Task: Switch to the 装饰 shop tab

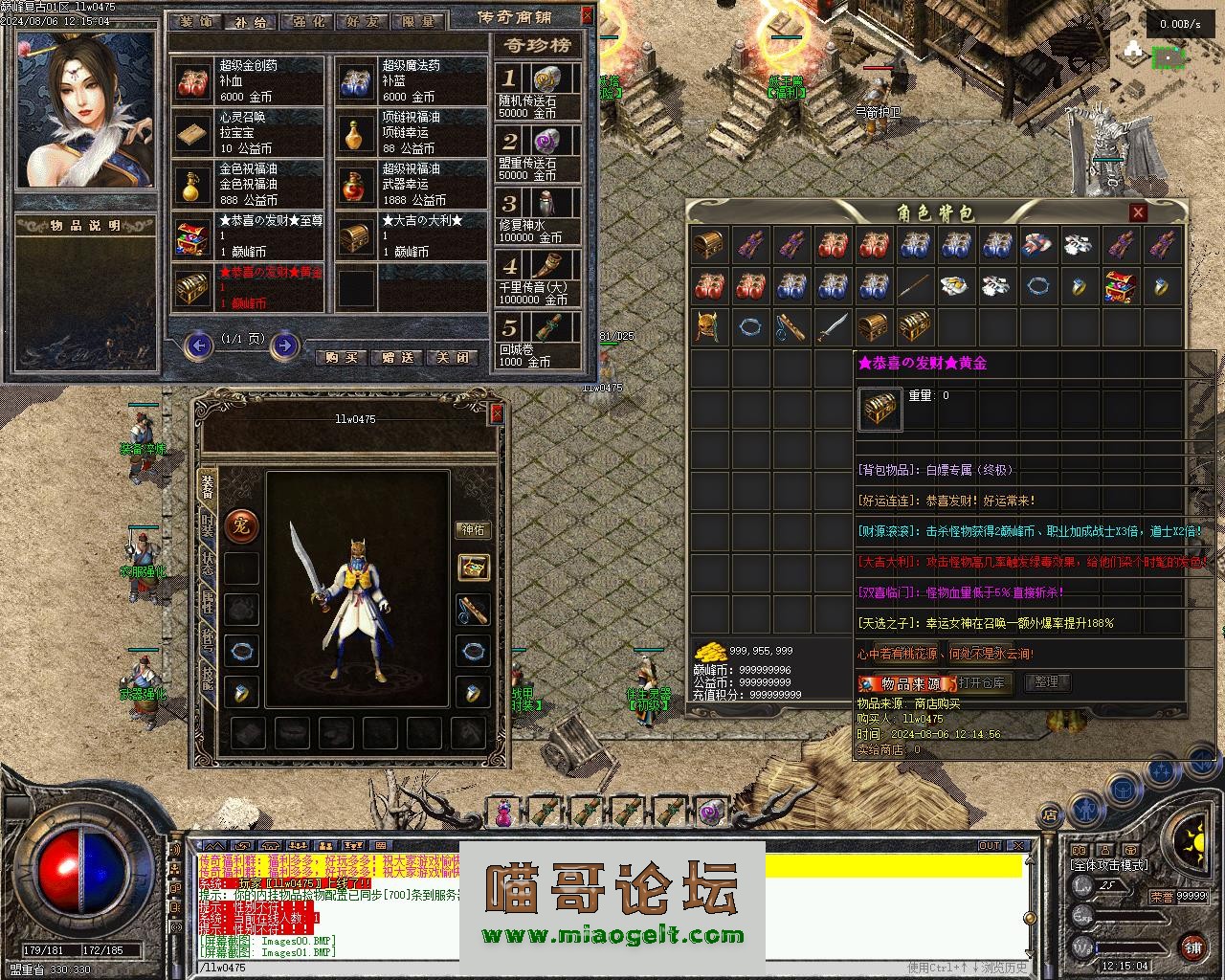Action: coord(196,21)
